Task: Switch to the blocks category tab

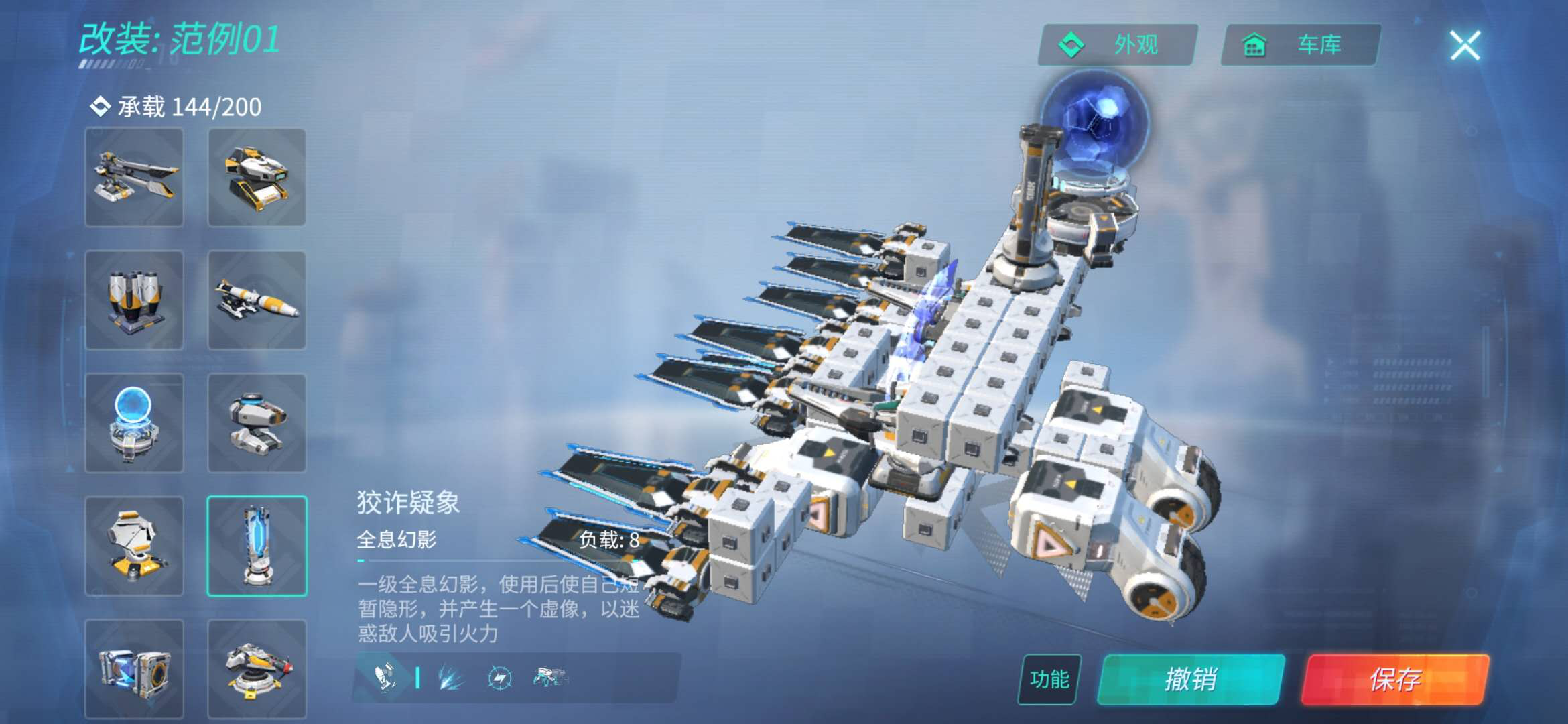Action: [x=385, y=678]
